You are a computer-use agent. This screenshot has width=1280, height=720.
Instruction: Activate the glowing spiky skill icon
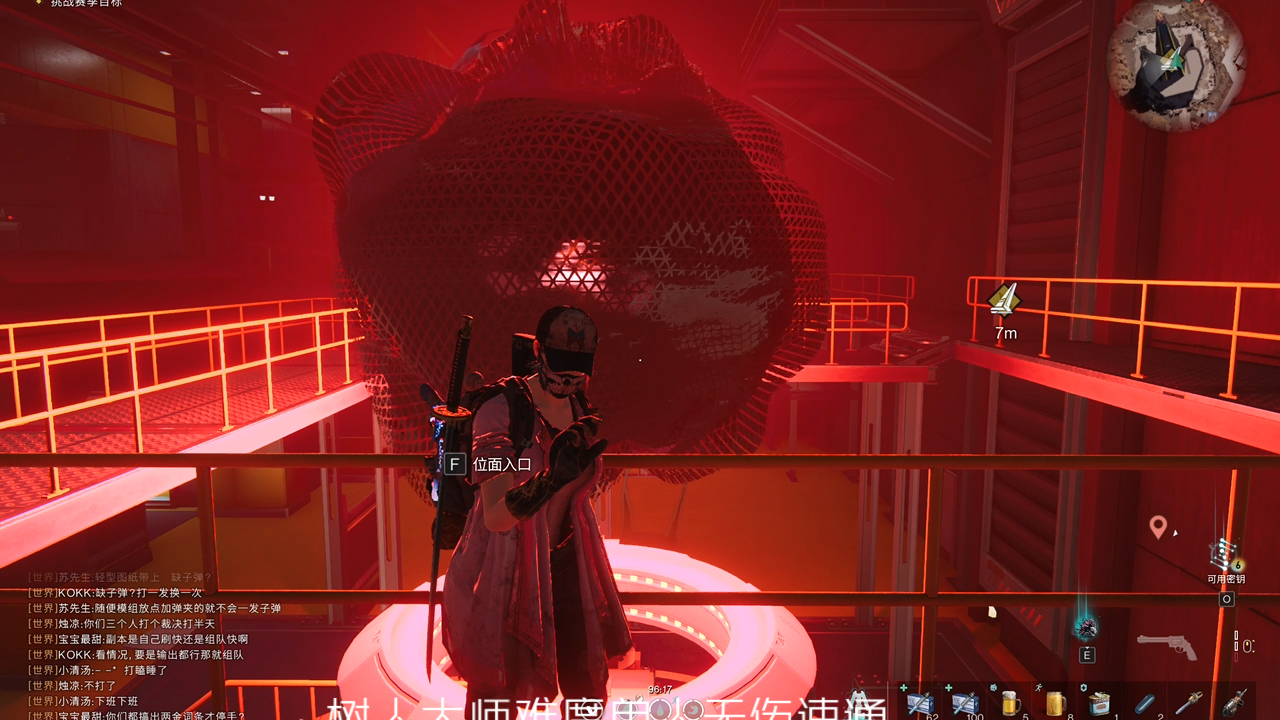1086,628
